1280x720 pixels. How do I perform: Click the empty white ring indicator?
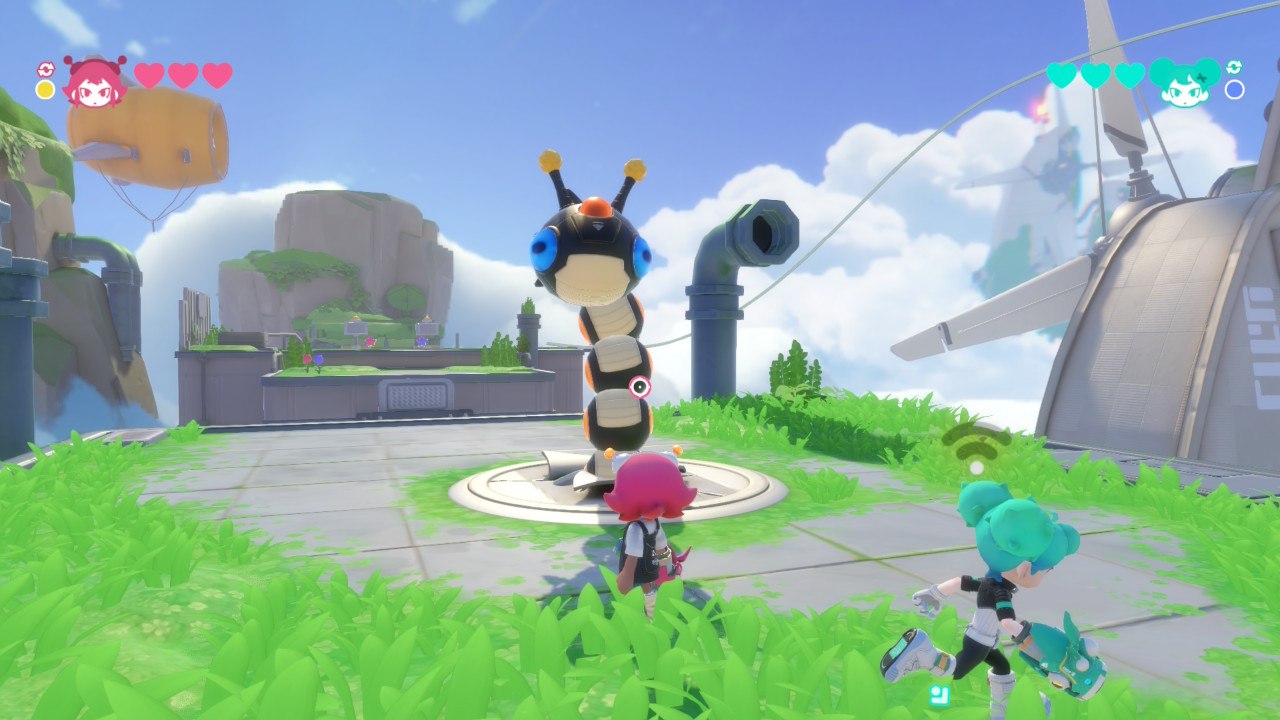point(1234,90)
